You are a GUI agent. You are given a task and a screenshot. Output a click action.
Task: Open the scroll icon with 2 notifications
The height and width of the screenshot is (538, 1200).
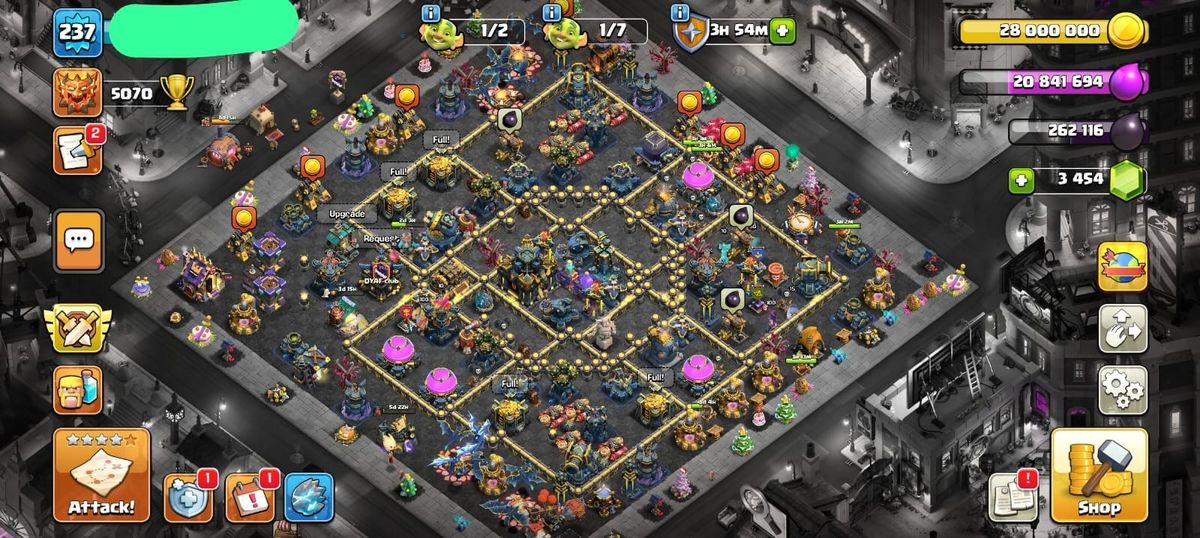point(77,151)
